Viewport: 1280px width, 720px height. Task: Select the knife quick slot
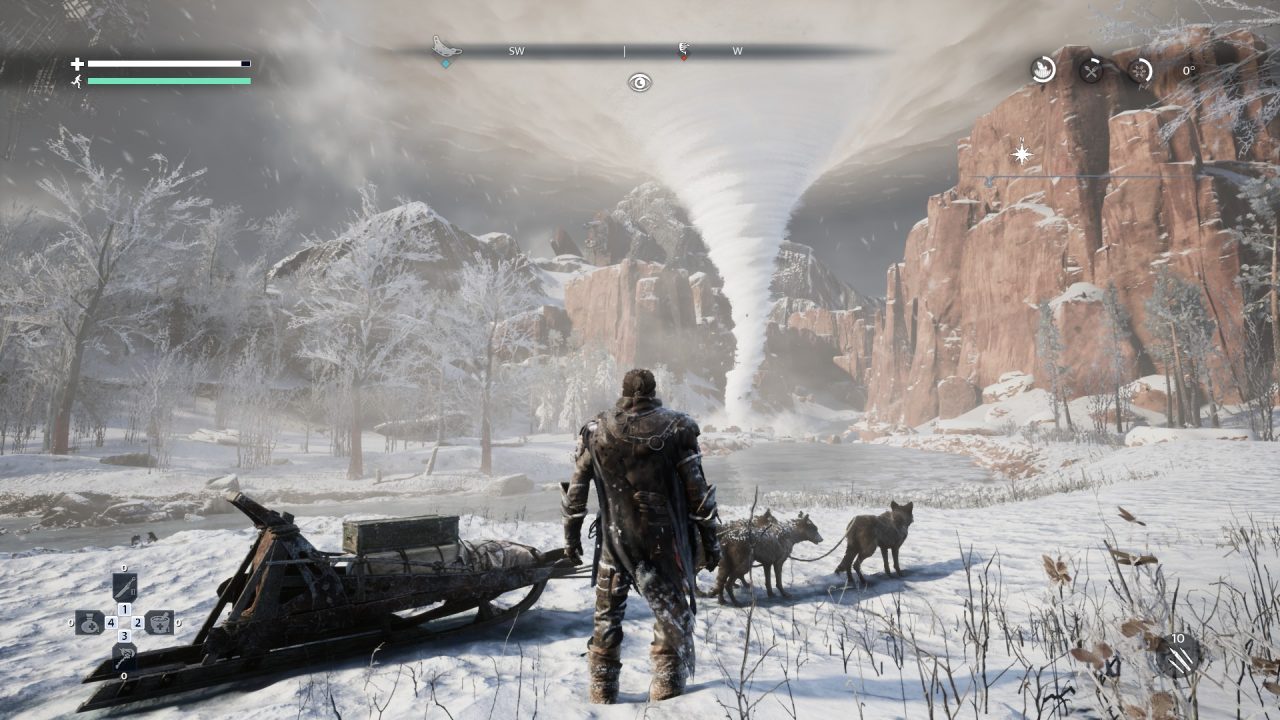coord(125,586)
